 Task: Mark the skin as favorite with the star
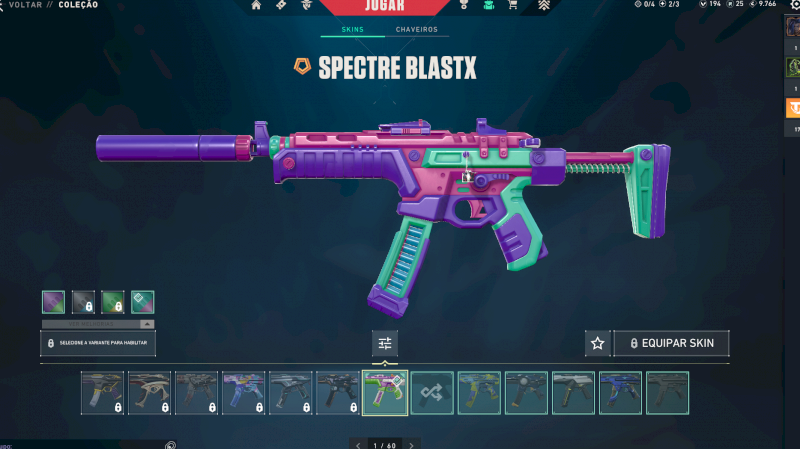(x=597, y=343)
